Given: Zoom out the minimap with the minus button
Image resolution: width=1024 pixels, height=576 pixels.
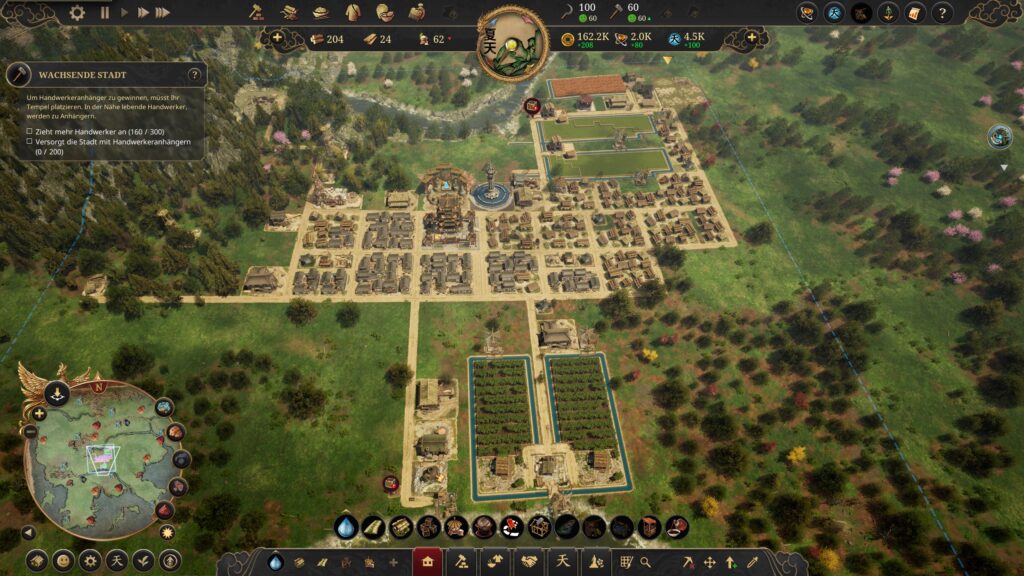Looking at the screenshot, I should click(30, 432).
